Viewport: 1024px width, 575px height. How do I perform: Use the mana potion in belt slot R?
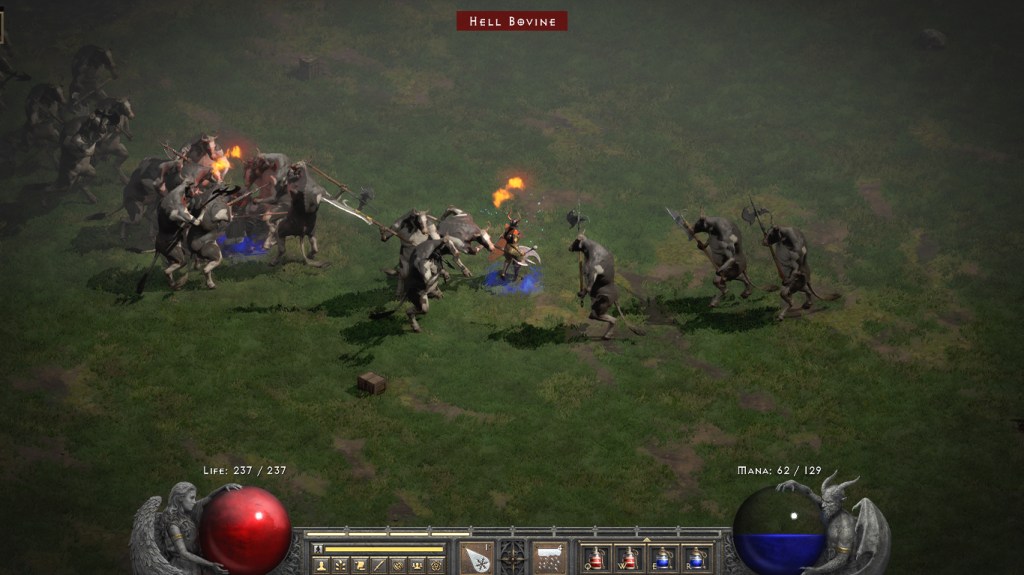[695, 558]
